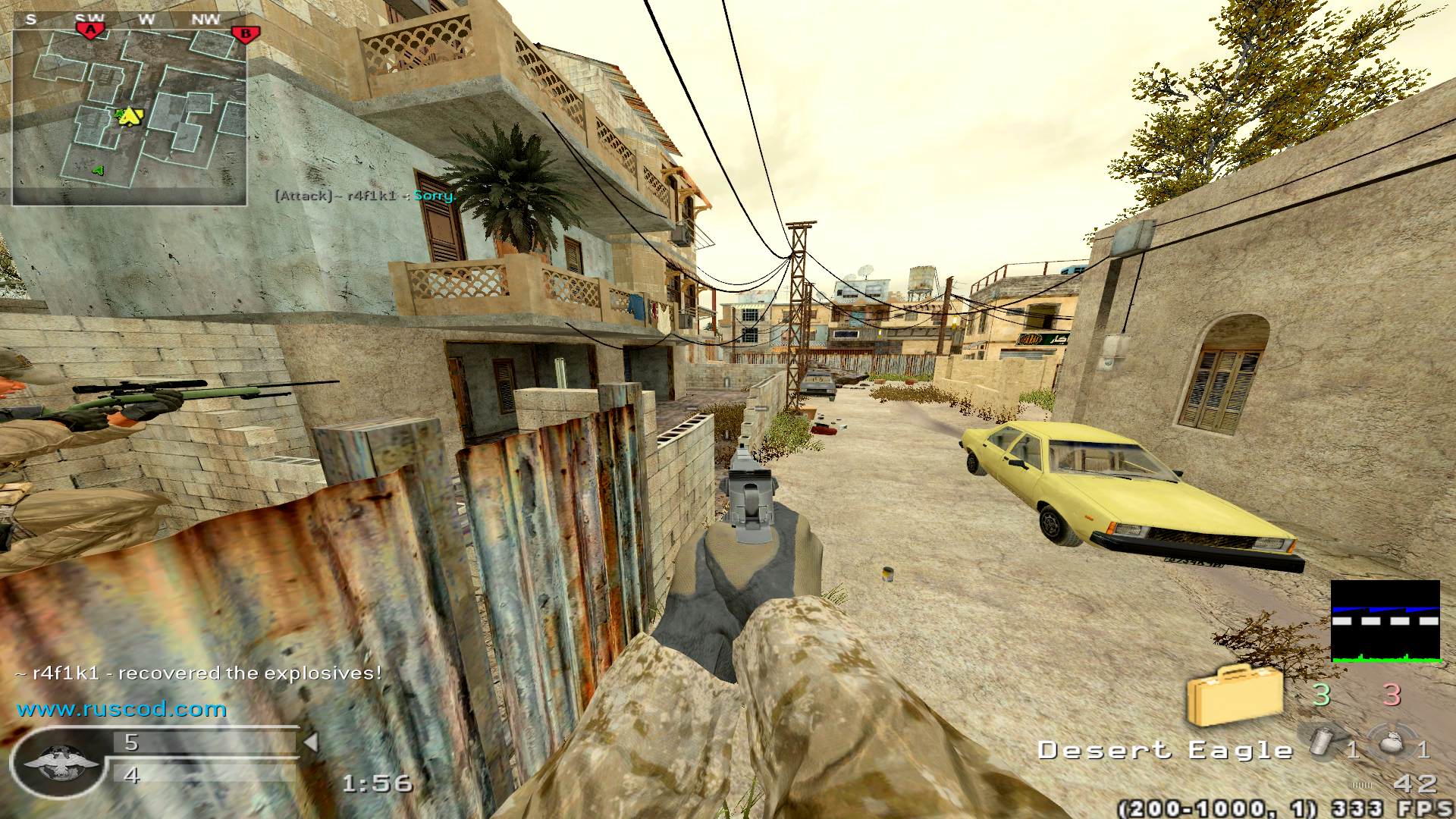Select the red A bomb site marker
The width and height of the screenshot is (1456, 819).
[90, 30]
